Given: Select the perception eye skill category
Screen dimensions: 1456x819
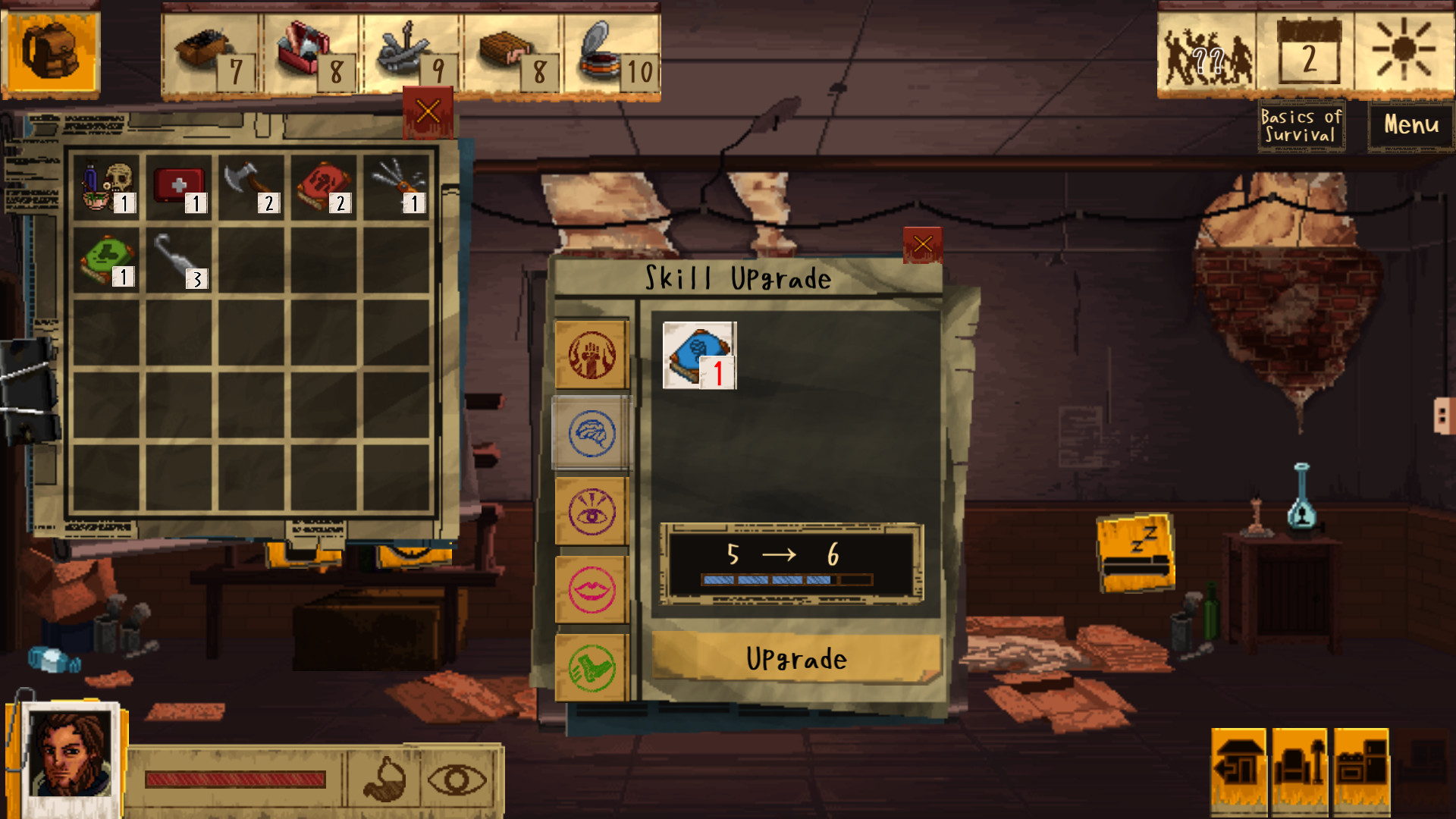Looking at the screenshot, I should click(591, 510).
